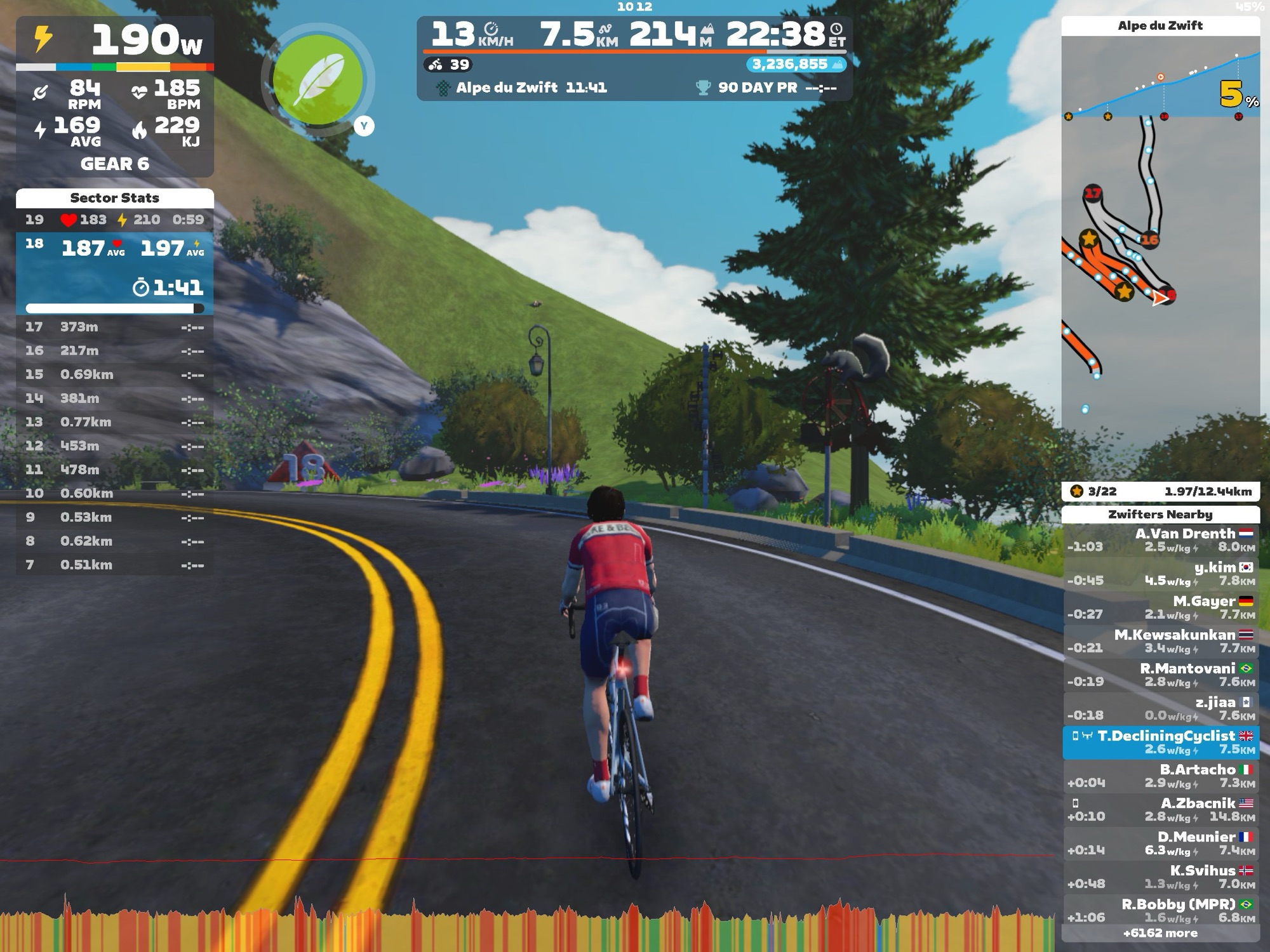The image size is (1270, 952).
Task: Select R.Bobby (MPR) rider row
Action: 1160,910
